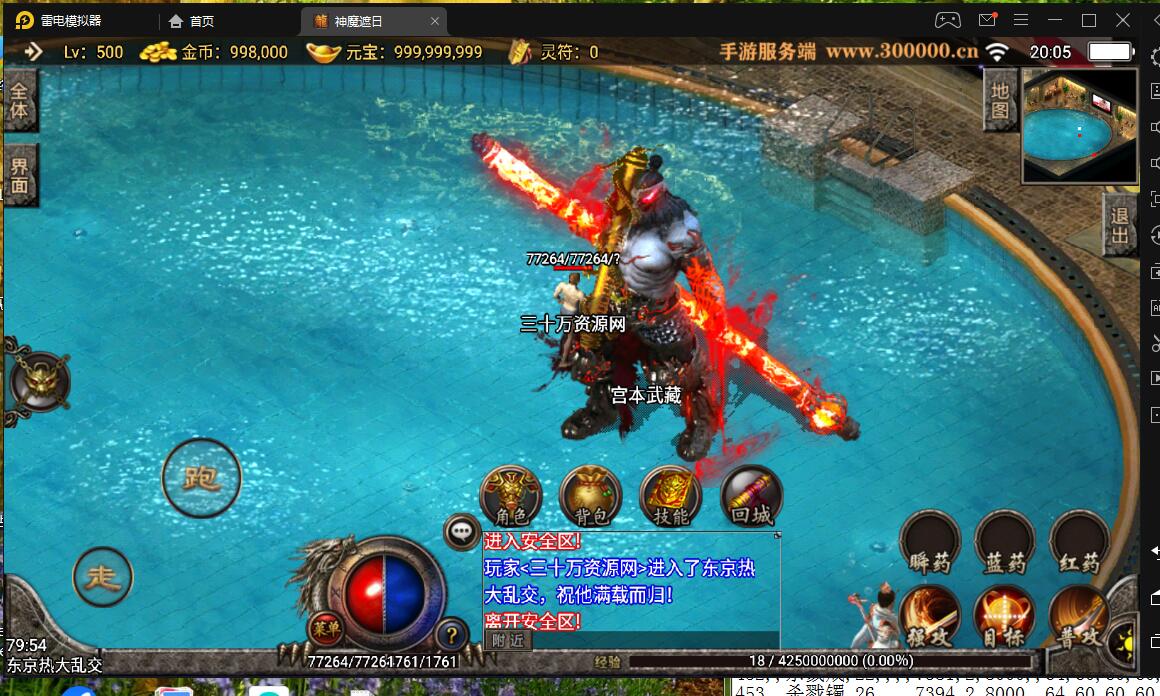This screenshot has width=1160, height=696.
Task: Tap the 目标 target button
Action: 1004,616
